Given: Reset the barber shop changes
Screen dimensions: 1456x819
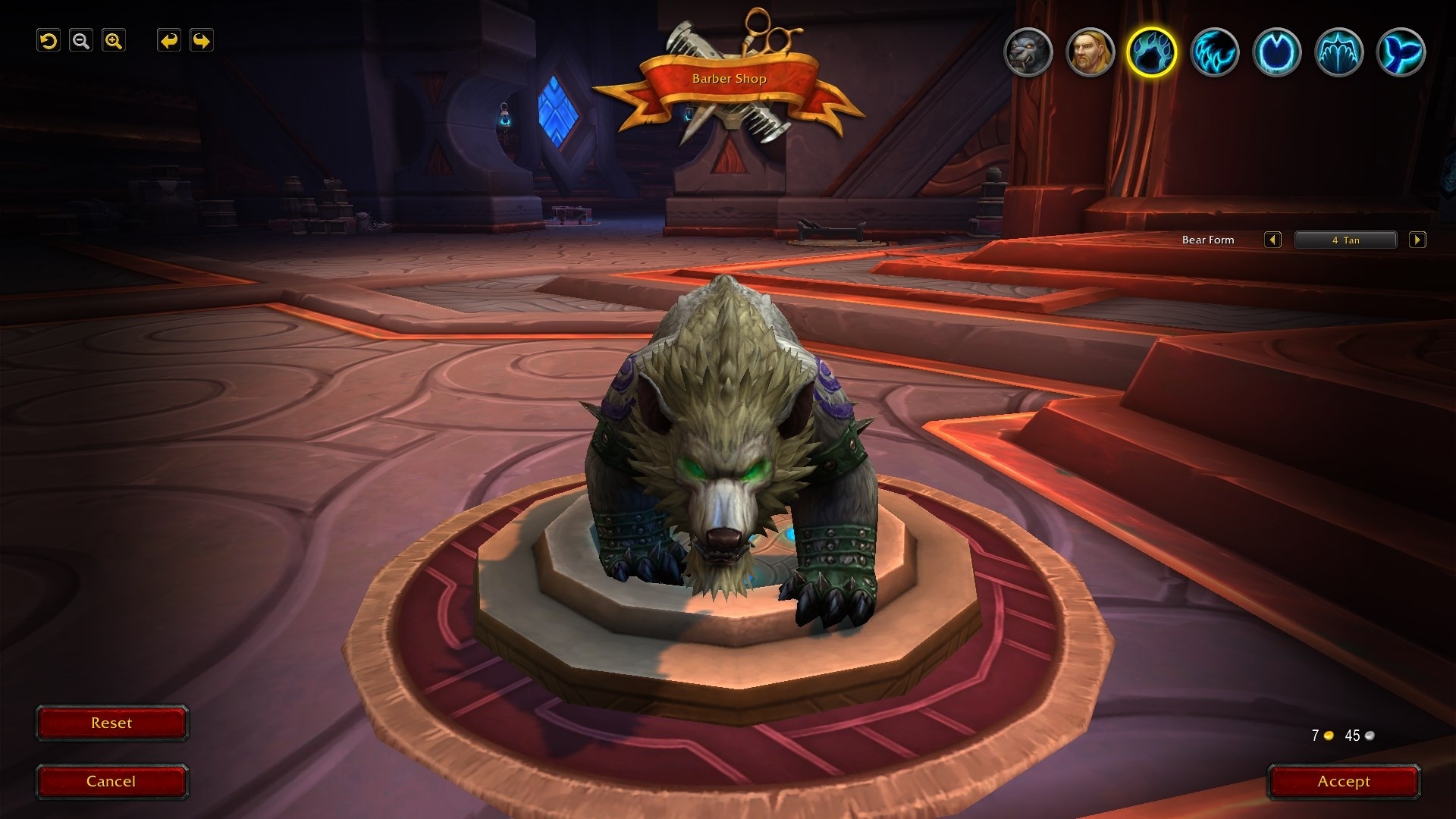Looking at the screenshot, I should coord(111,723).
